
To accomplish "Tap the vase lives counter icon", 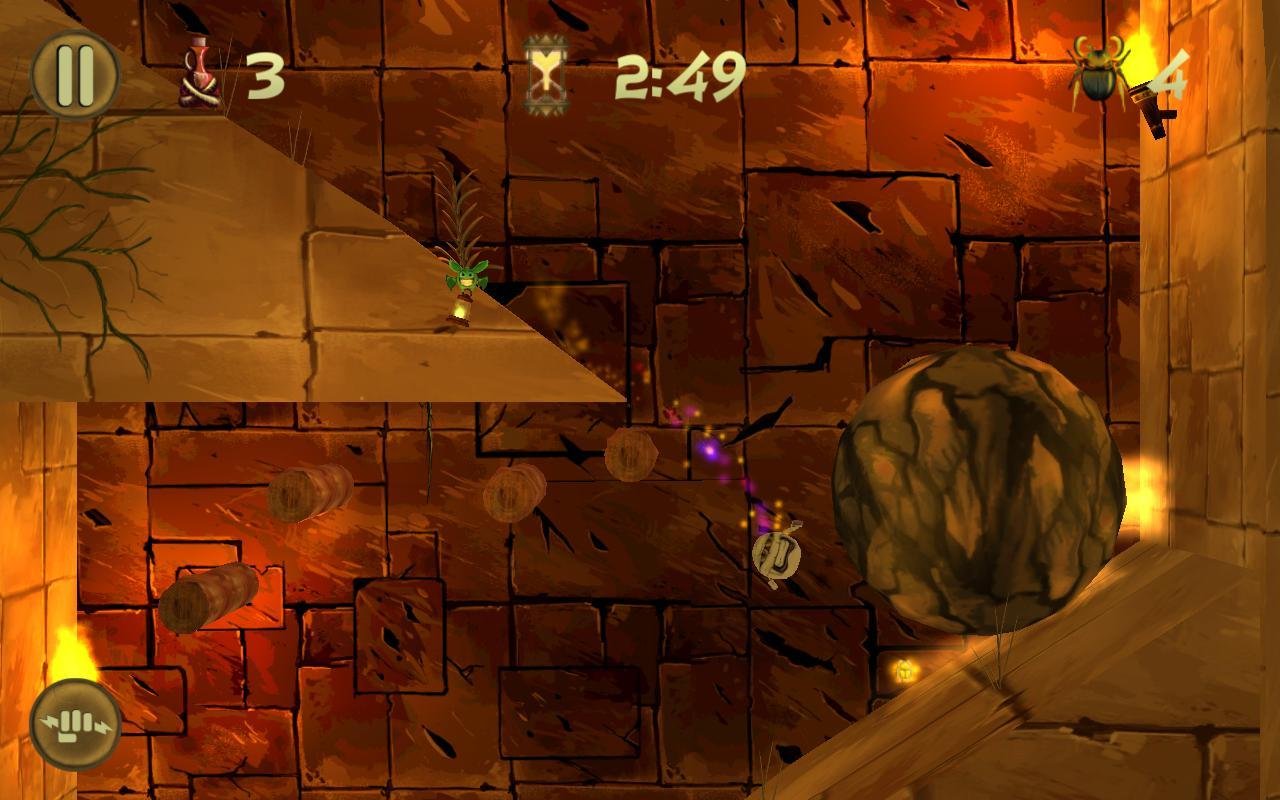I will [x=197, y=70].
